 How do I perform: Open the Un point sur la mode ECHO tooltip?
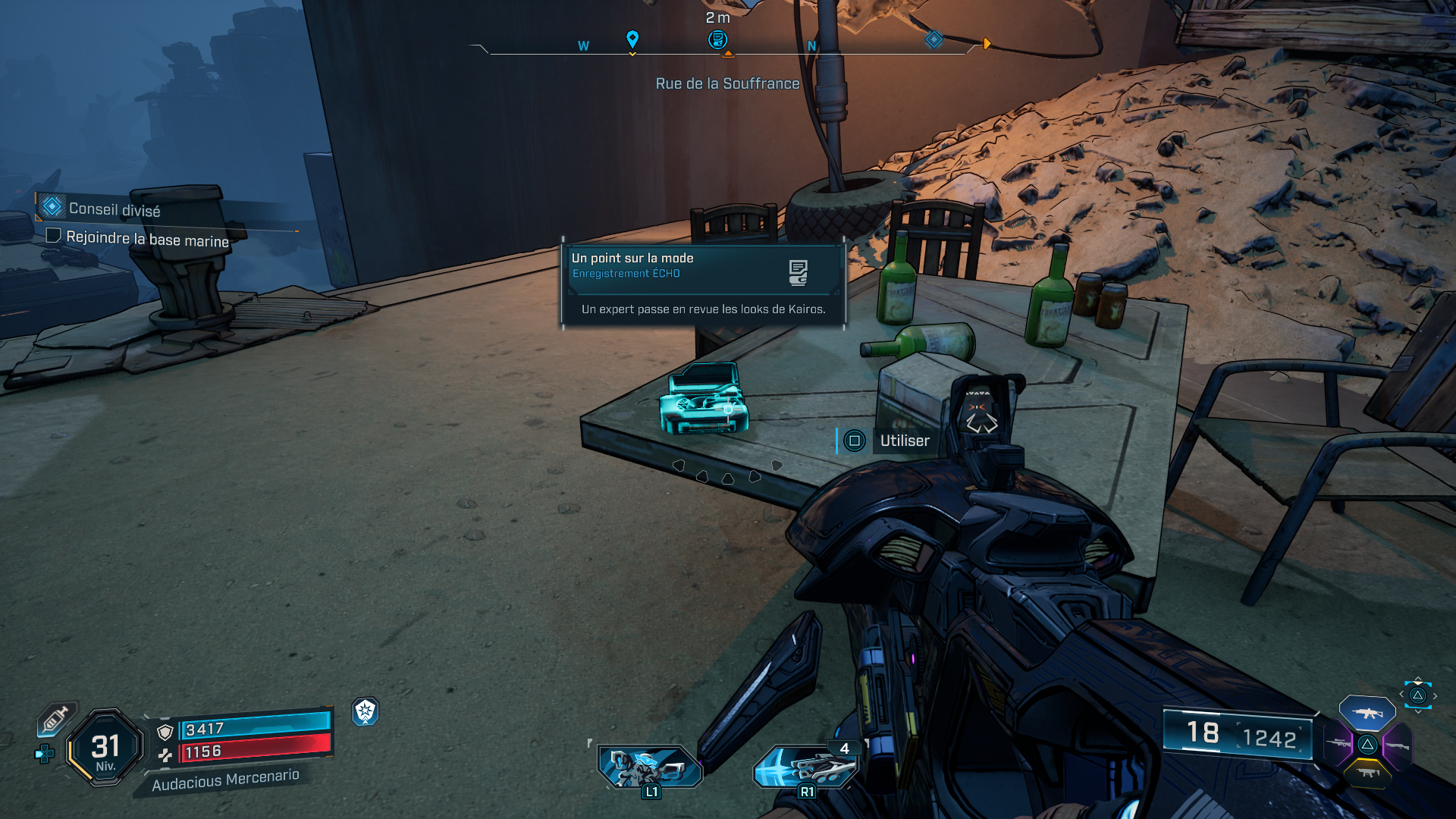[x=703, y=284]
